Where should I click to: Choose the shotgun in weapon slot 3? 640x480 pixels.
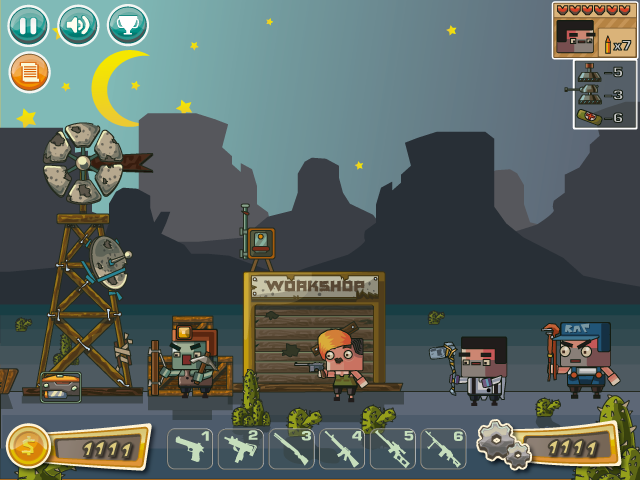point(292,449)
